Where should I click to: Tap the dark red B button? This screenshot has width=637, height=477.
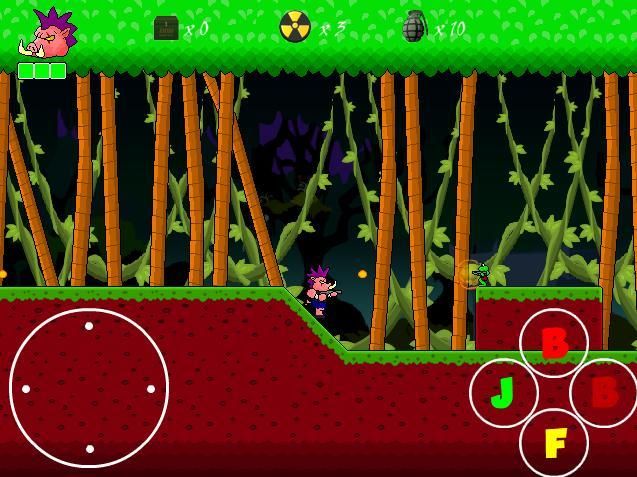604,392
